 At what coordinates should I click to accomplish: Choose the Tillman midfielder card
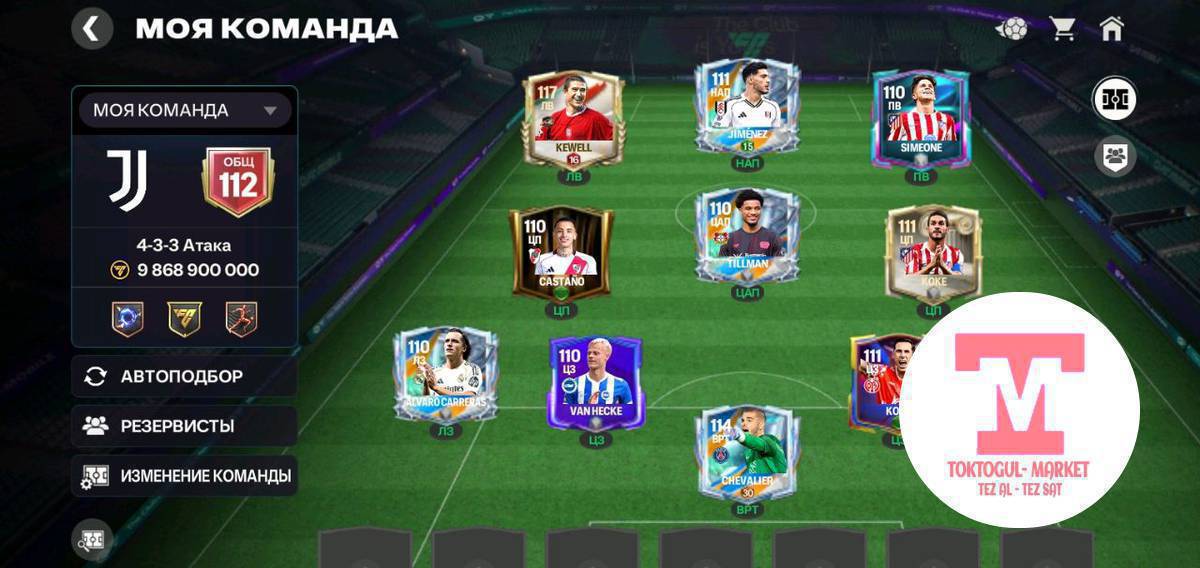(747, 238)
